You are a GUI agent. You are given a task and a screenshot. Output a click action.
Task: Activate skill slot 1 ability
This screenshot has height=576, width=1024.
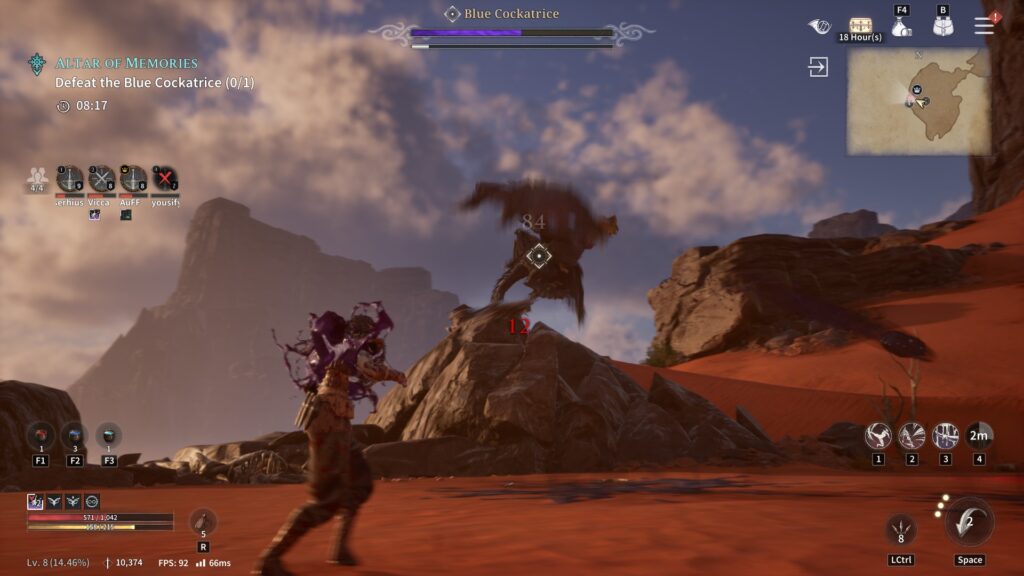click(x=878, y=435)
